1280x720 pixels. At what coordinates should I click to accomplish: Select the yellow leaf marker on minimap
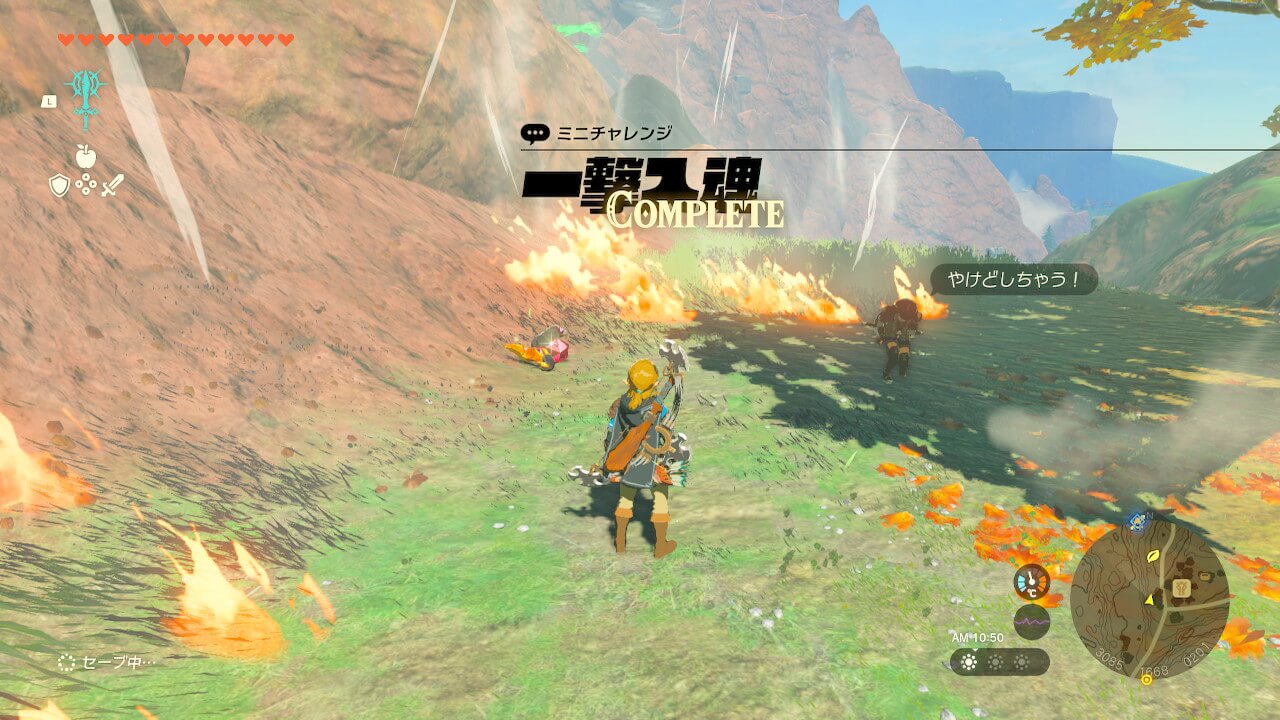coord(1154,554)
